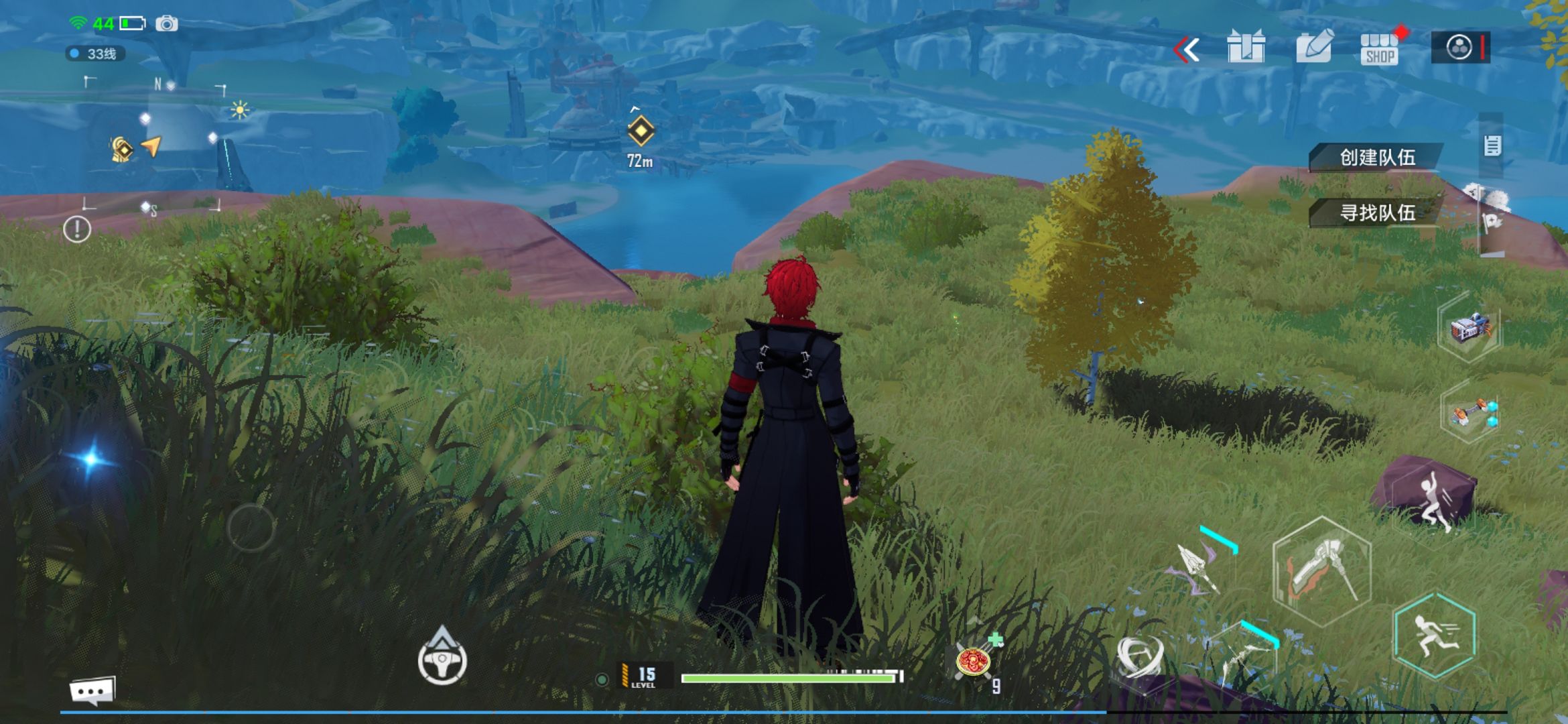Tap the 寻找队伍 (find team) button
This screenshot has height=724, width=1568.
coord(1376,213)
